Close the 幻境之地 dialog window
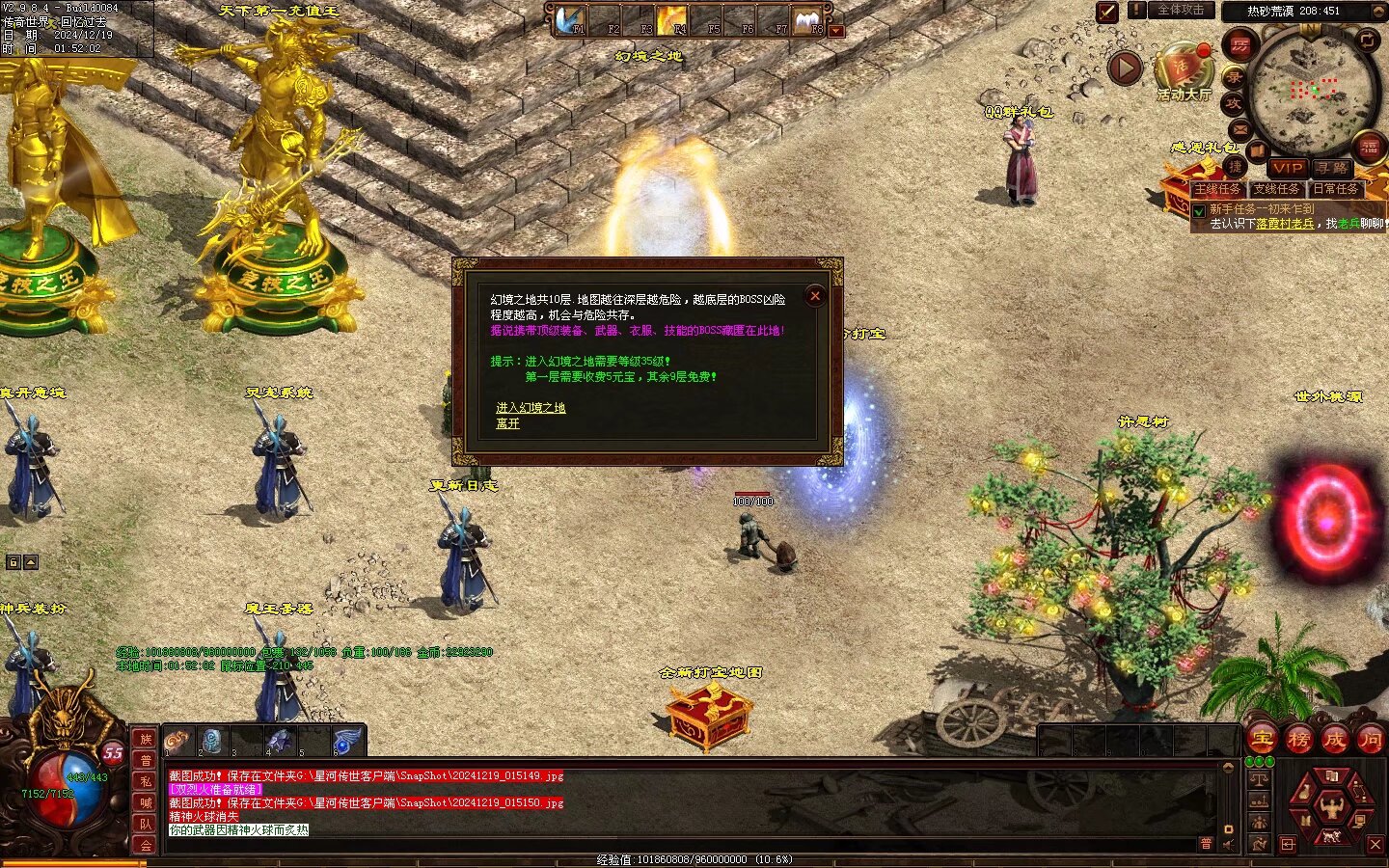This screenshot has width=1389, height=868. [x=815, y=296]
